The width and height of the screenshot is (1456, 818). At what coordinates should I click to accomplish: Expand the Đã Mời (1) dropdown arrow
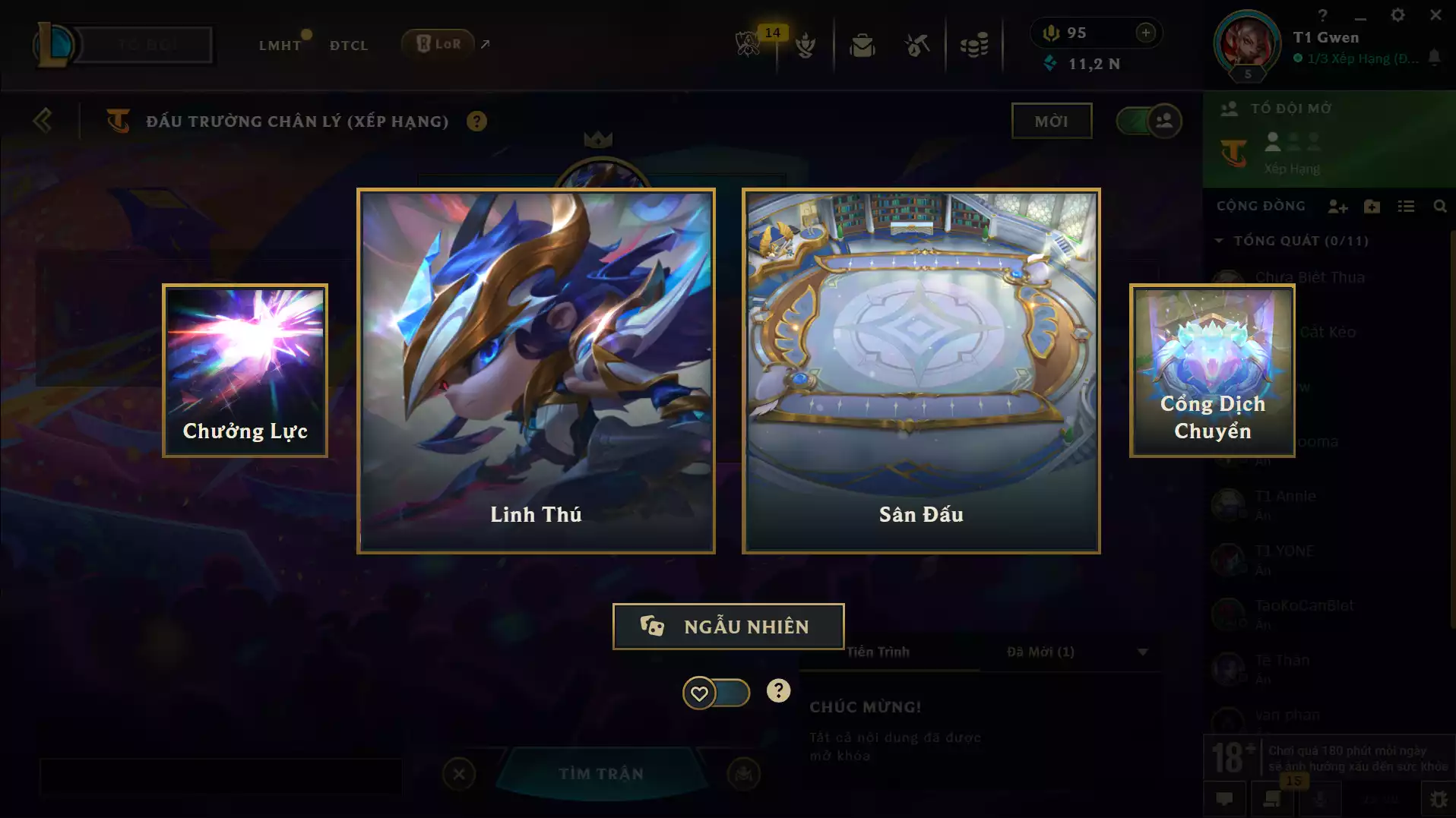pyautogui.click(x=1142, y=652)
